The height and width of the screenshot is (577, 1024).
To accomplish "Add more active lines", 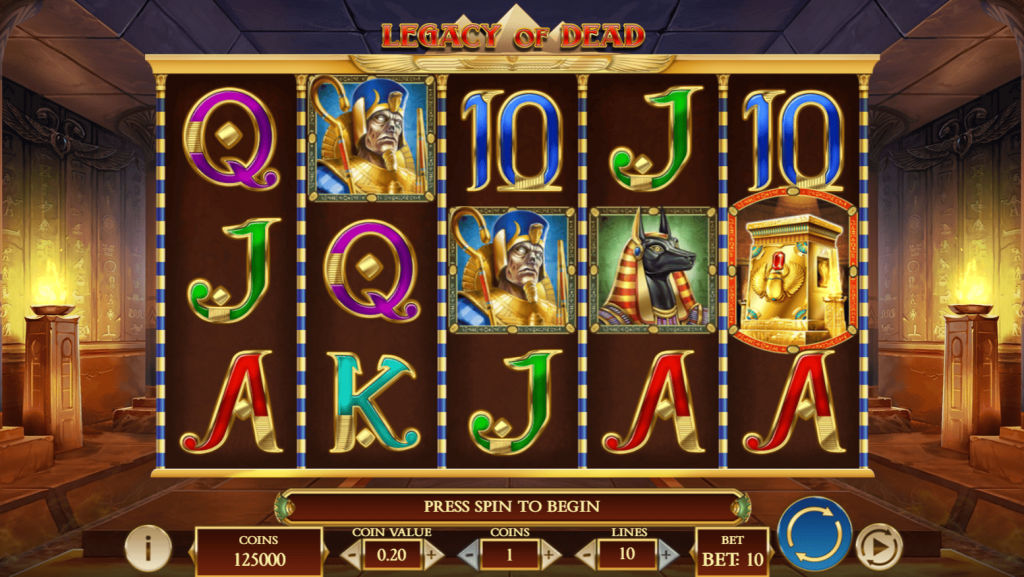I will [x=667, y=553].
